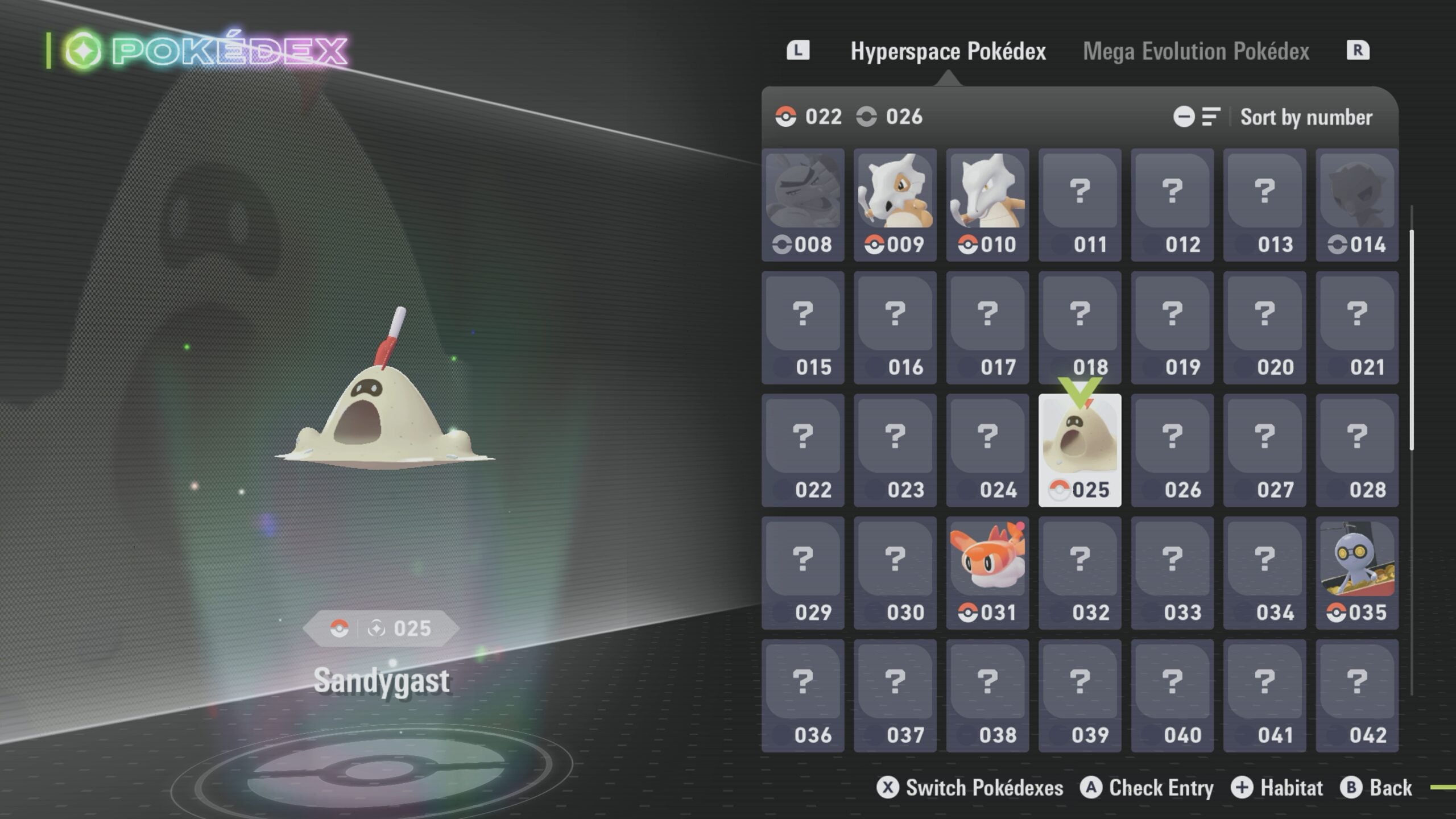Choose the orange fish entry 031

[x=987, y=573]
